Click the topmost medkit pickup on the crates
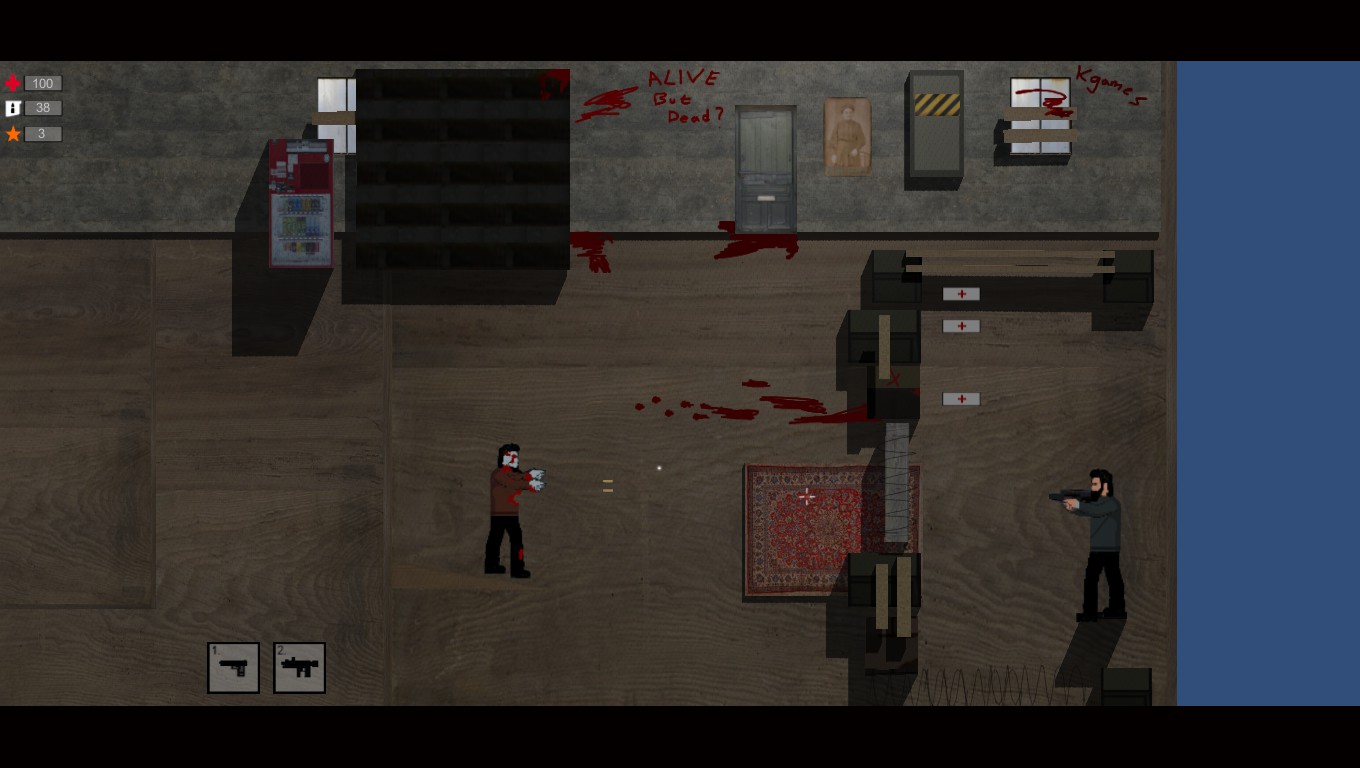1360x768 pixels. coord(960,293)
